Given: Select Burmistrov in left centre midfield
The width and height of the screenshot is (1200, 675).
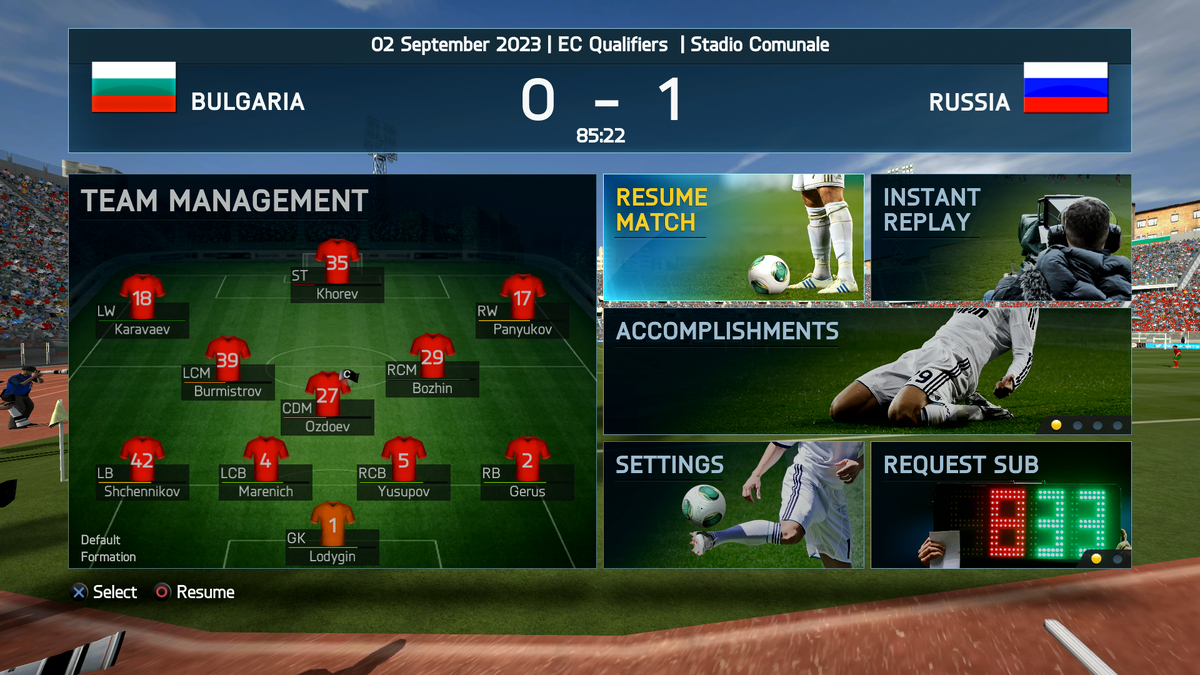Looking at the screenshot, I should pyautogui.click(x=228, y=358).
